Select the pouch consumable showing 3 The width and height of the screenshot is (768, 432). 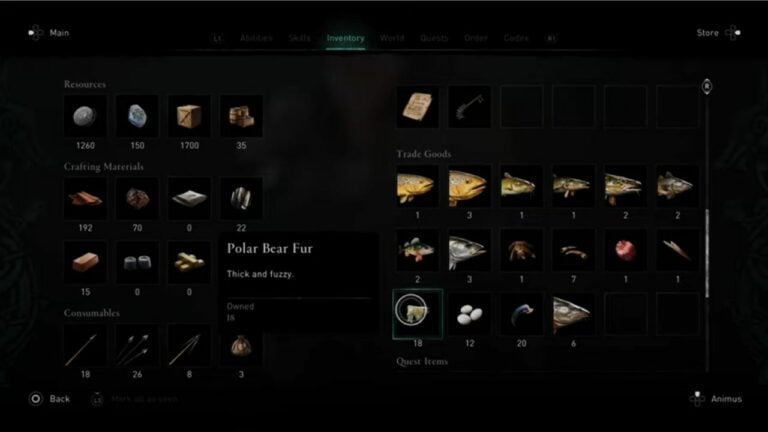point(240,346)
